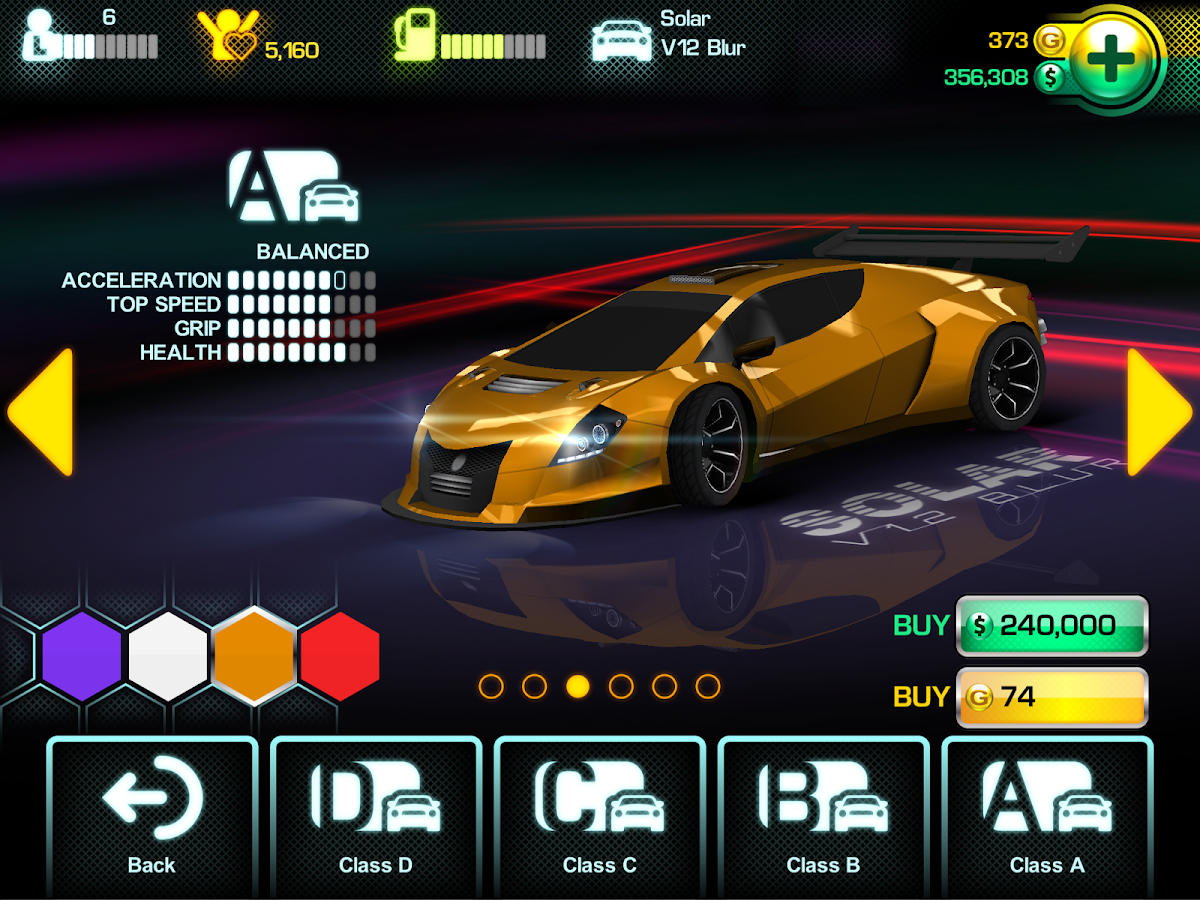Buy the car for 74 gold
The image size is (1200, 900).
tap(1051, 697)
